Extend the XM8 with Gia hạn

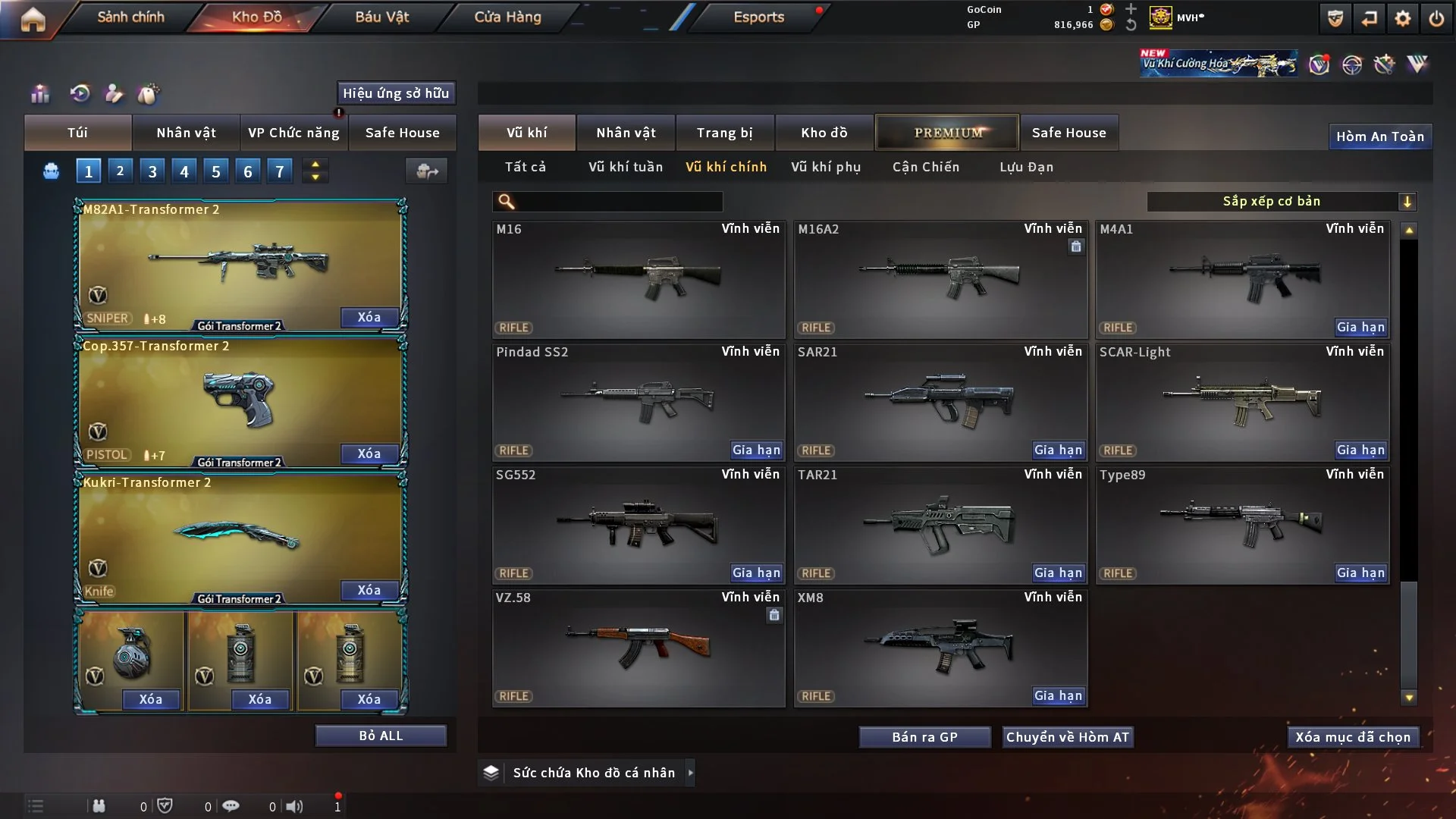pyautogui.click(x=1058, y=695)
